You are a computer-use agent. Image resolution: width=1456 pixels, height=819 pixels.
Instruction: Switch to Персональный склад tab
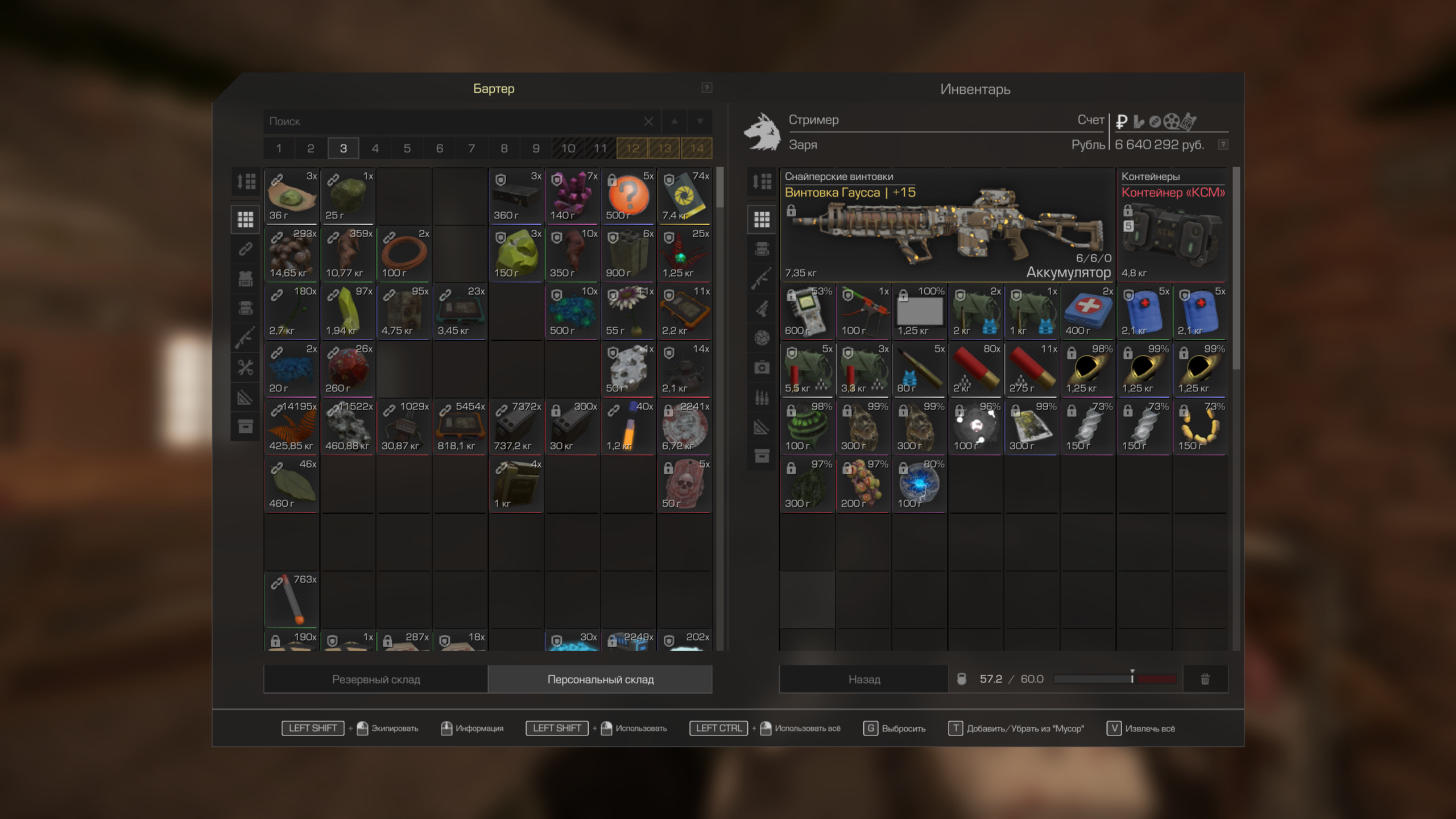click(601, 679)
